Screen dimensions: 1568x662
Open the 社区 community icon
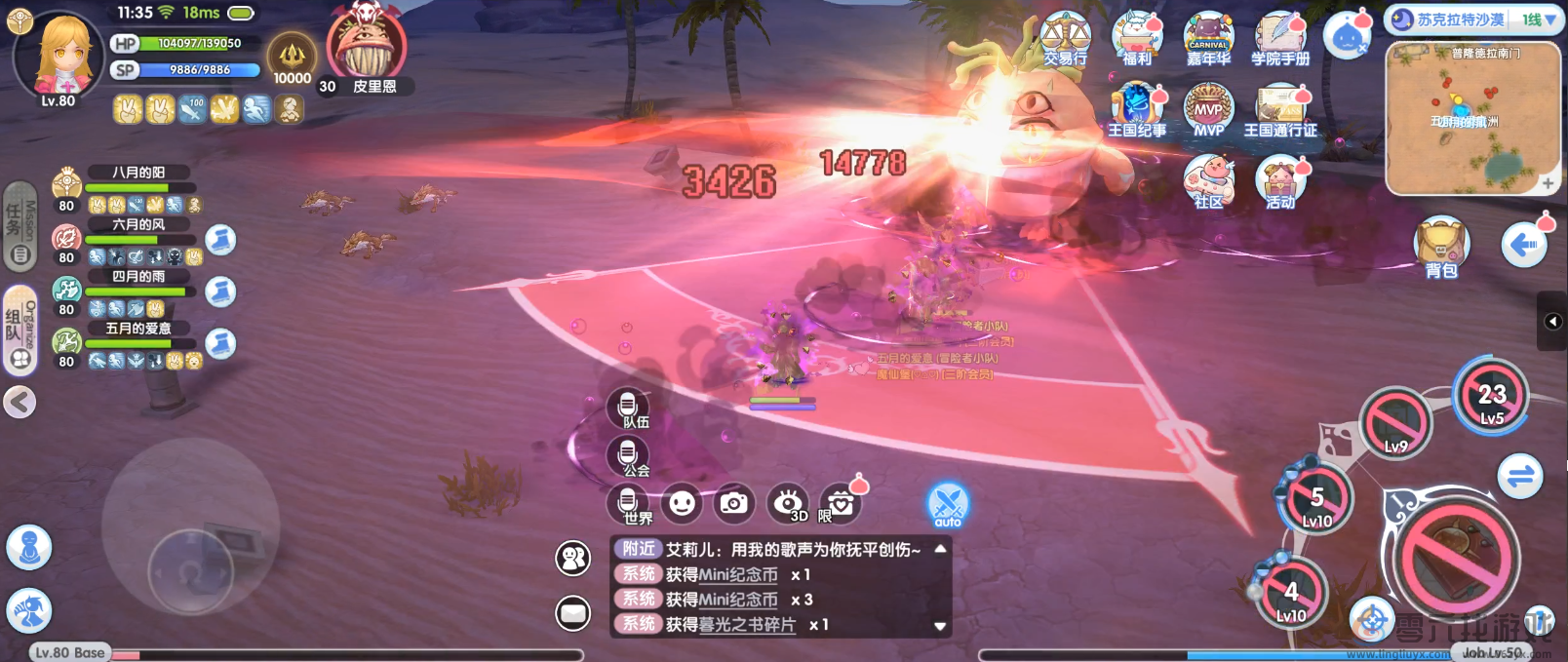tap(1208, 181)
